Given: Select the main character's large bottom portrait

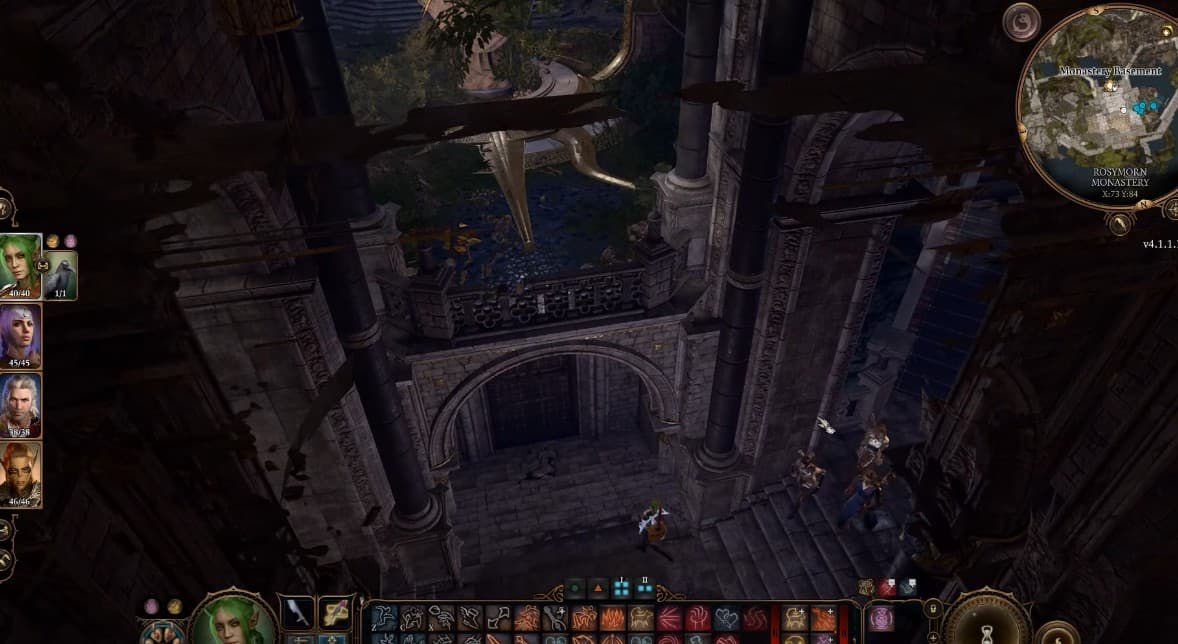Looking at the screenshot, I should point(234,620).
